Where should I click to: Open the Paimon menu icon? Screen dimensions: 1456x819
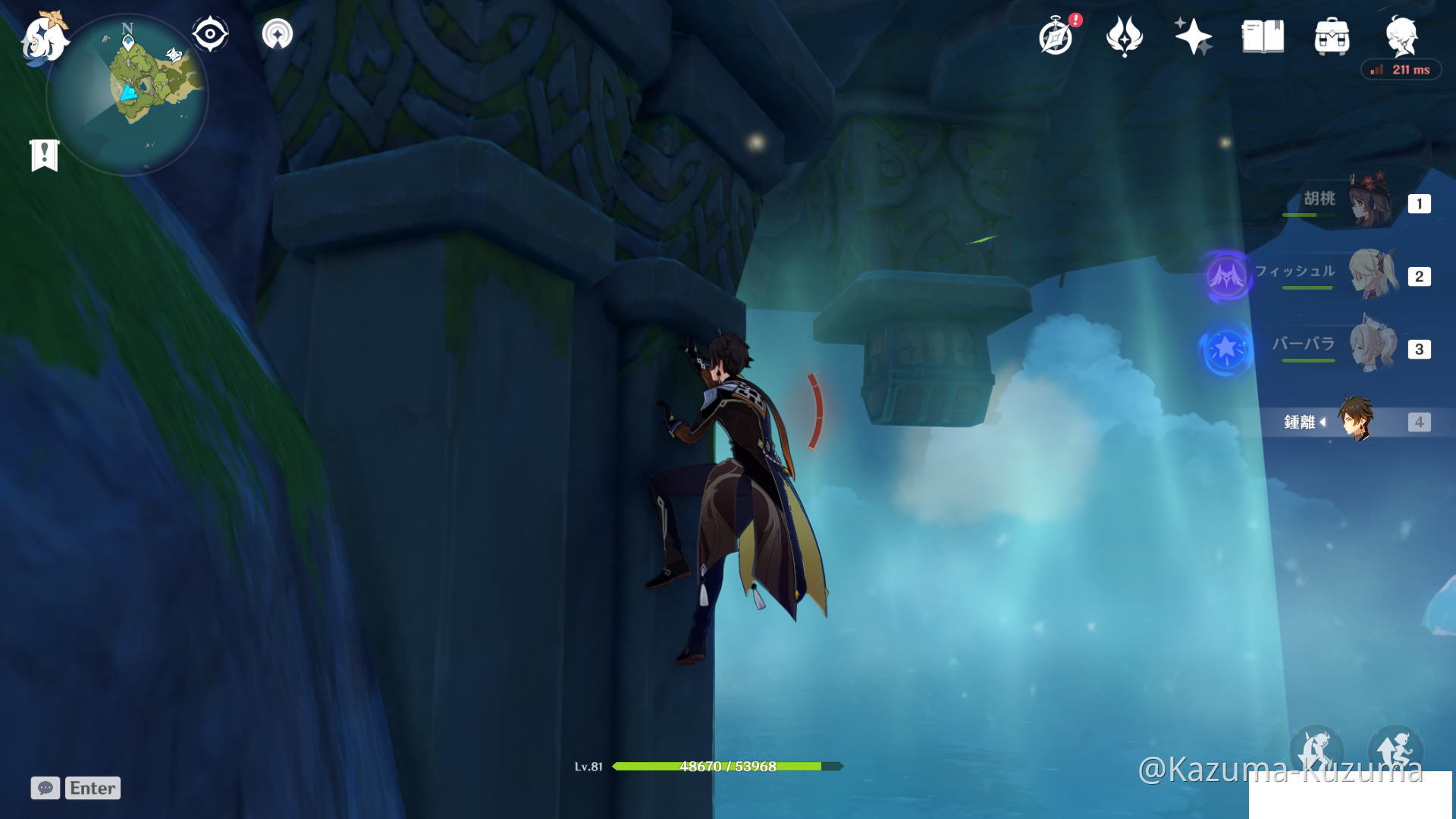[47, 38]
